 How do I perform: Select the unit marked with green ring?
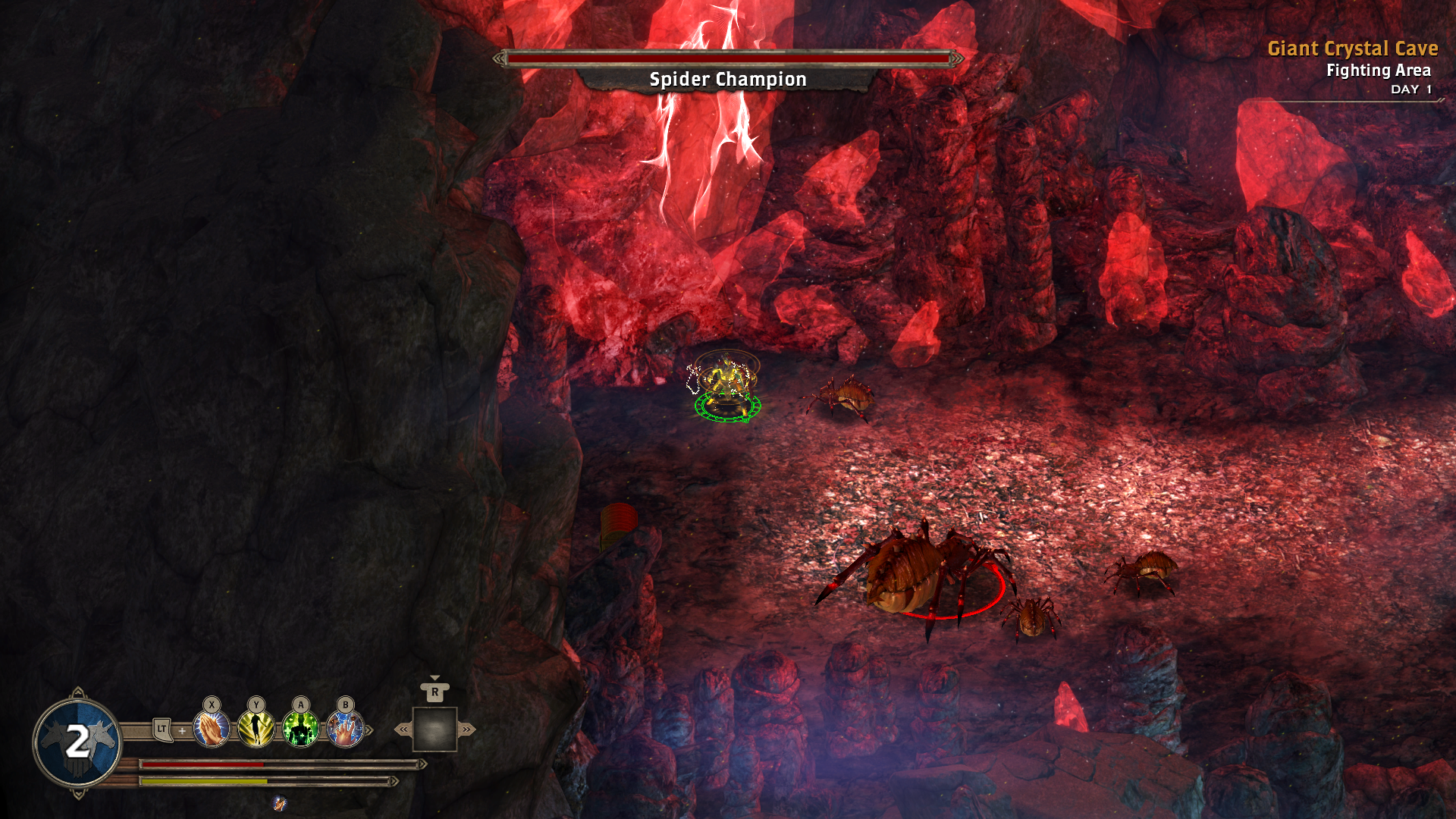tap(726, 387)
